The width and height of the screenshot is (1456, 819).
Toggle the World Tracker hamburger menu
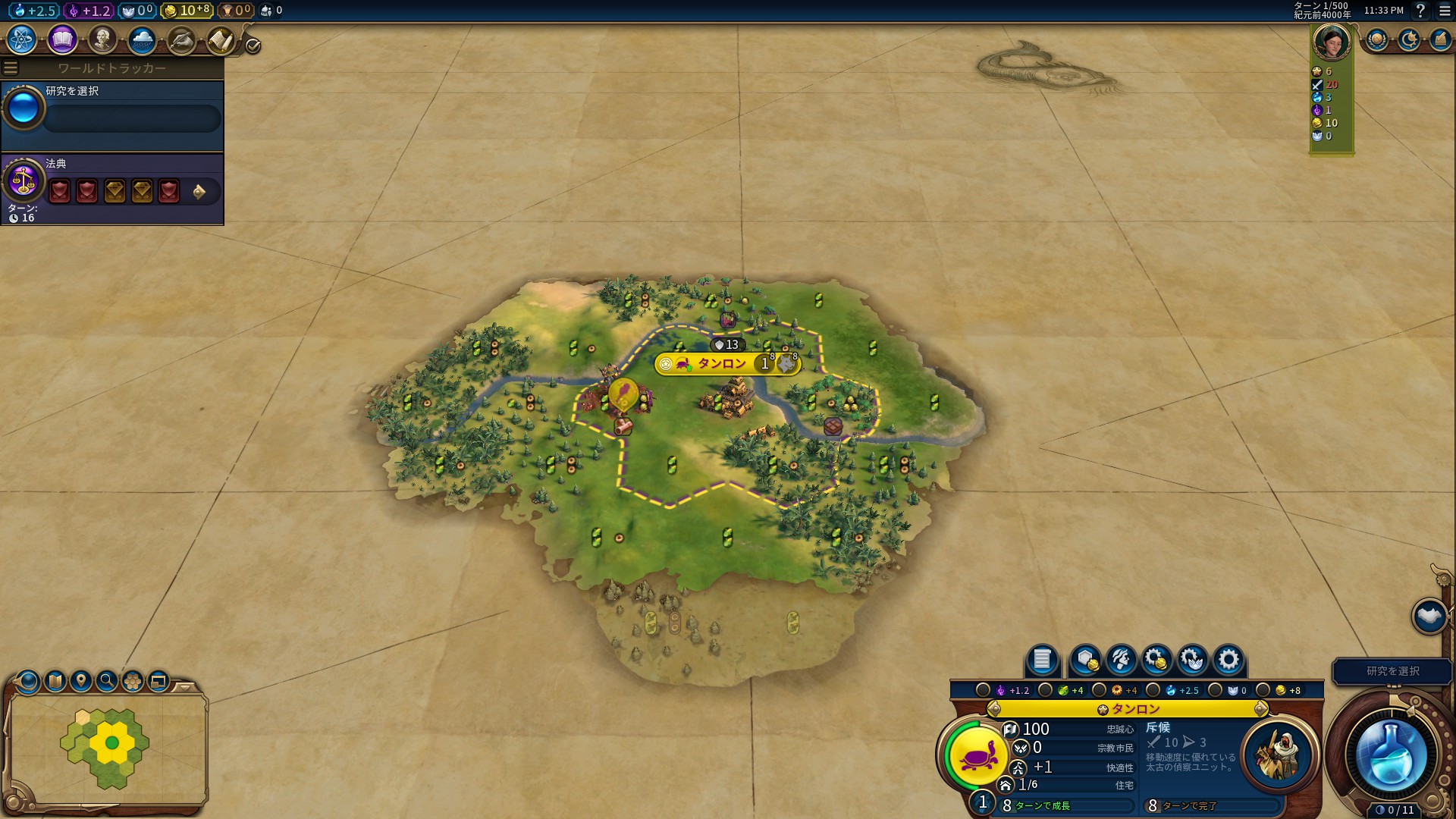pyautogui.click(x=11, y=68)
